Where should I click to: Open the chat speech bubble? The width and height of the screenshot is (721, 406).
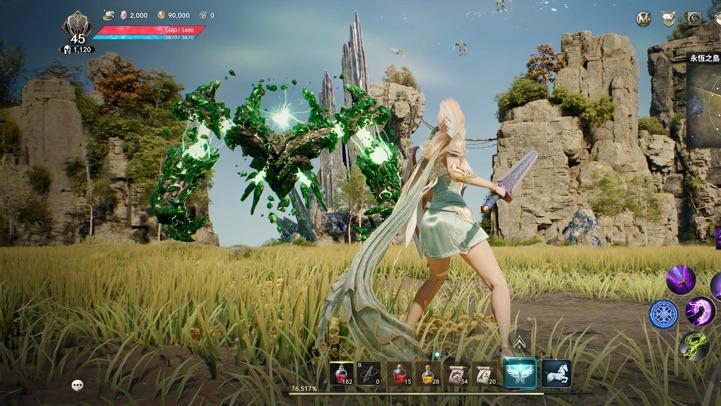pyautogui.click(x=77, y=385)
